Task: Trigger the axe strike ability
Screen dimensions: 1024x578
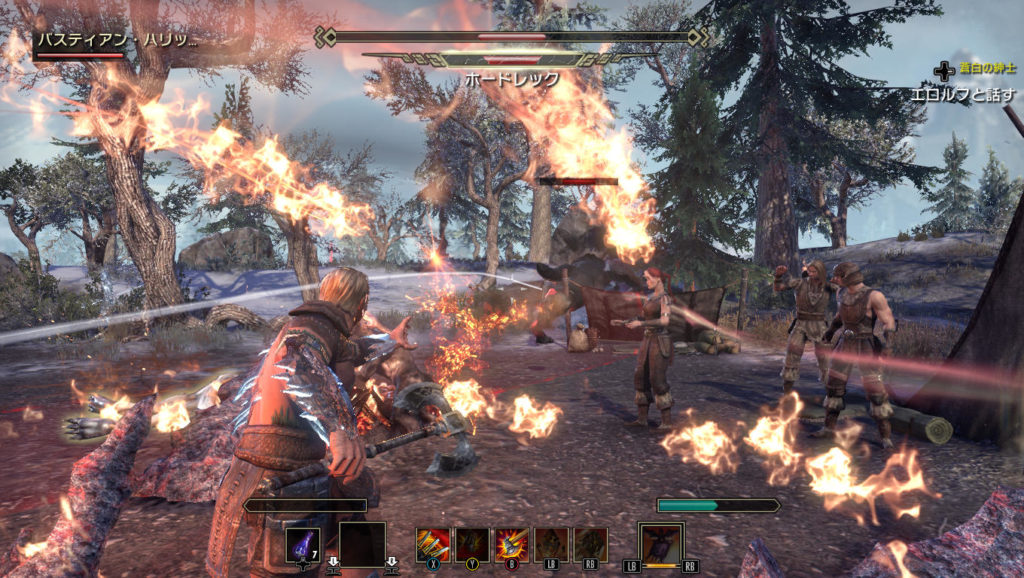Action: pos(512,545)
